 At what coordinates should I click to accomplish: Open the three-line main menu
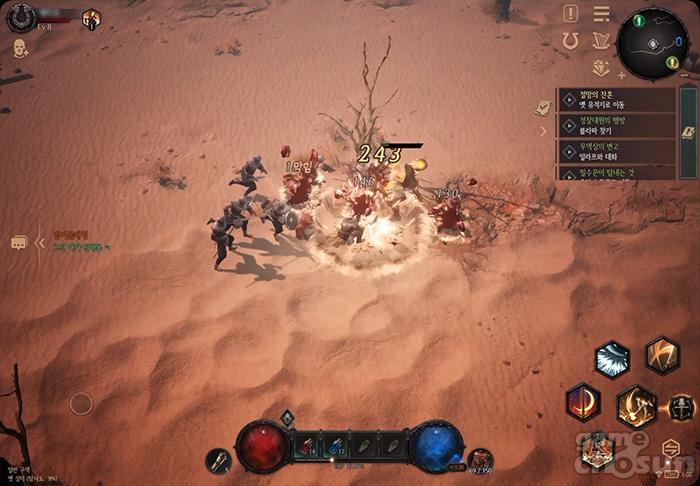point(601,14)
